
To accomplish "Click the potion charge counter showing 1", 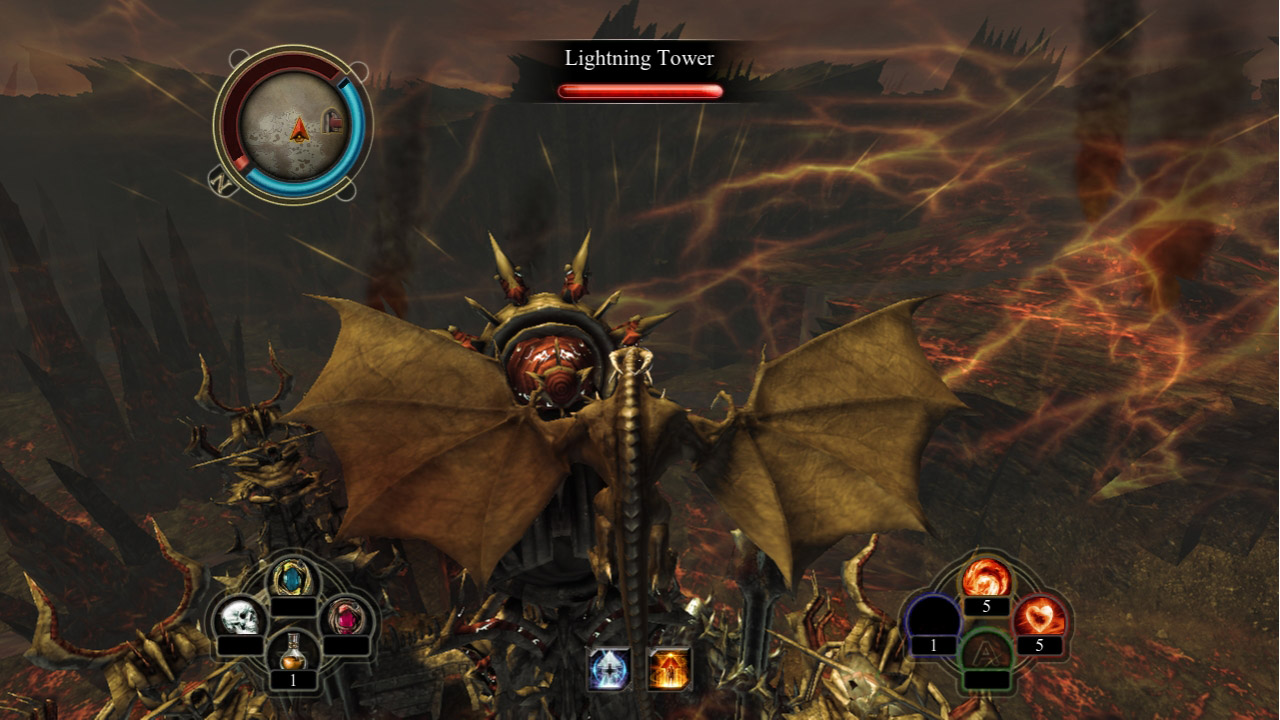I will [293, 678].
